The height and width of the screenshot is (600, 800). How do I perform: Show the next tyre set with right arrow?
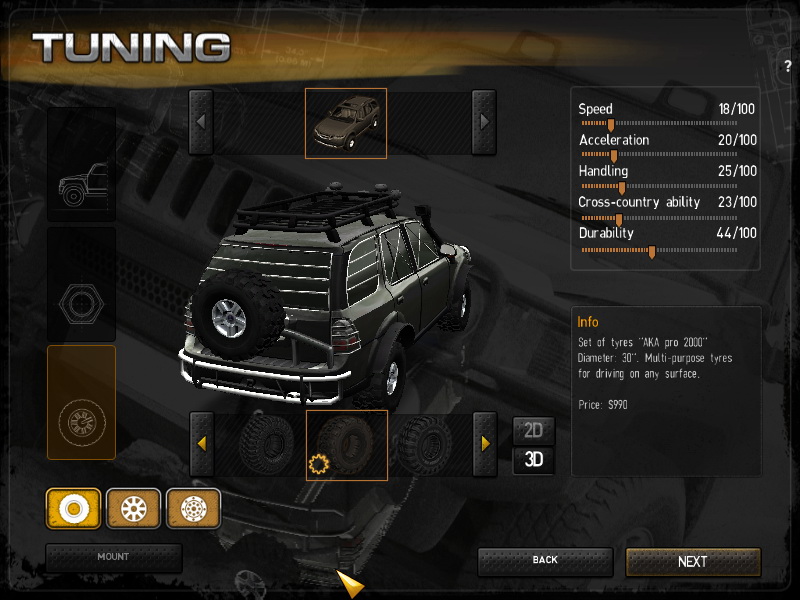click(485, 443)
